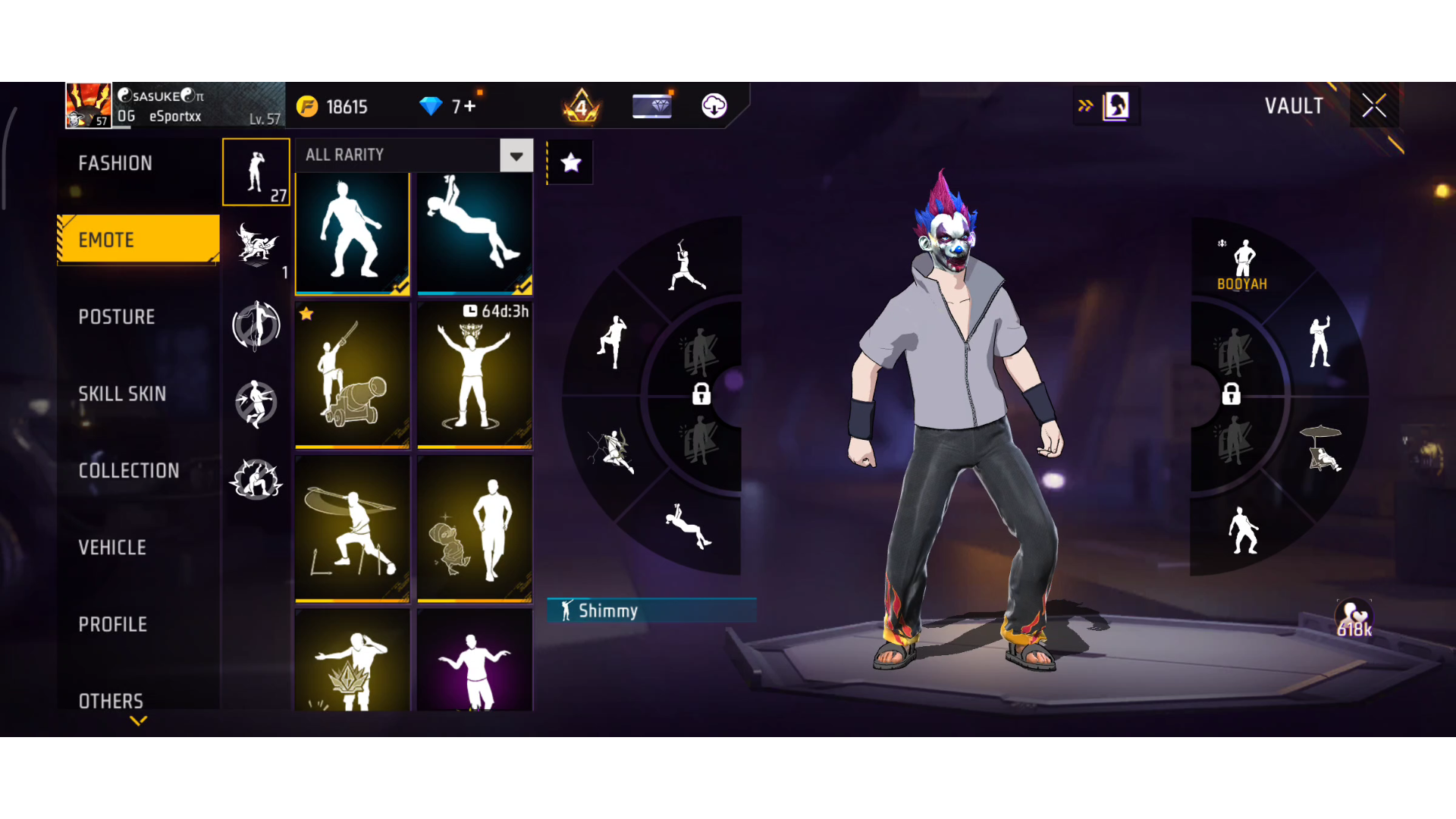Pick the purple shrugging emote tile
Screen dimensions: 1456x819
point(475,661)
